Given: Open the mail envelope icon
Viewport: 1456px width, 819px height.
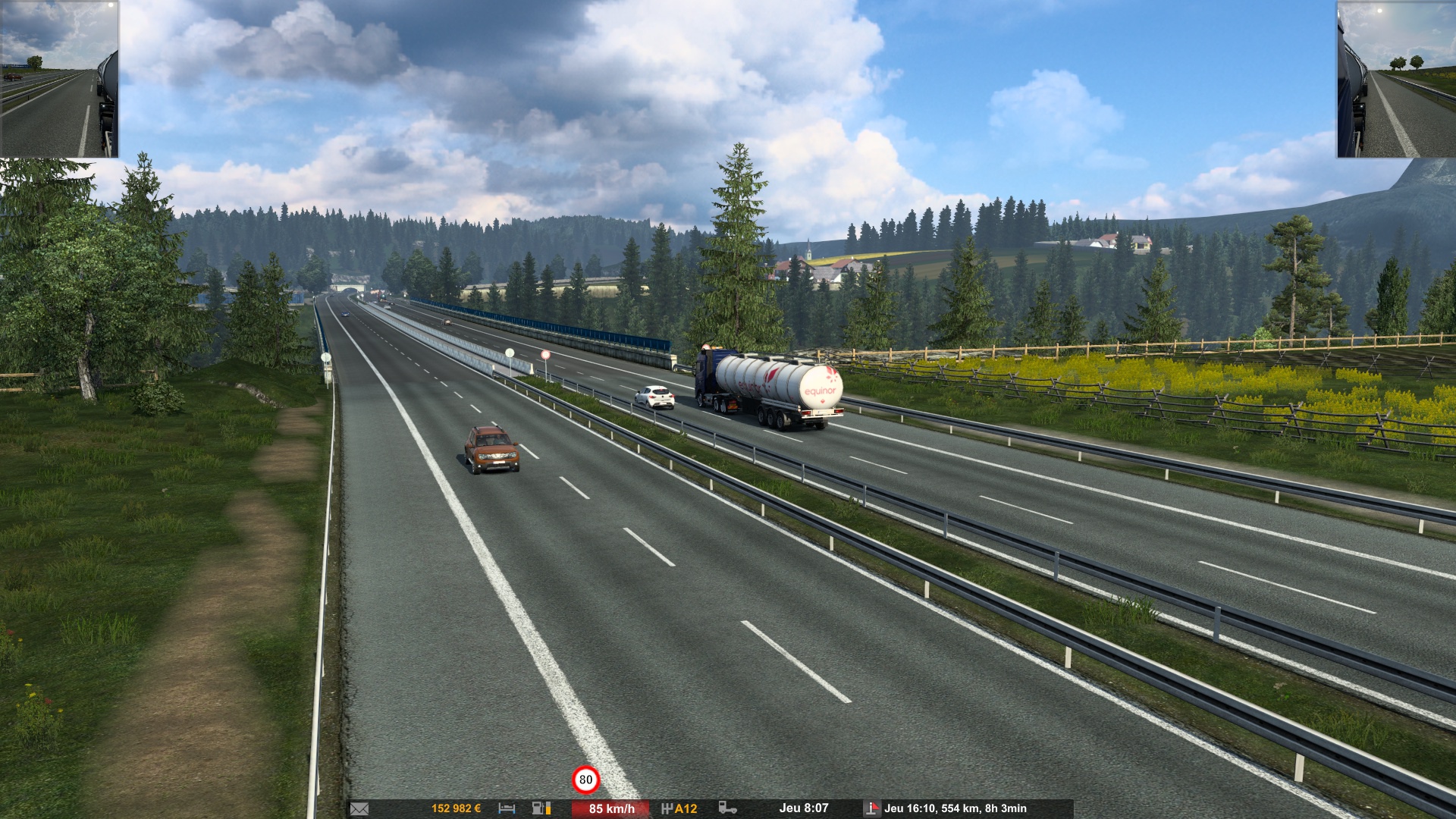Looking at the screenshot, I should coord(359,808).
